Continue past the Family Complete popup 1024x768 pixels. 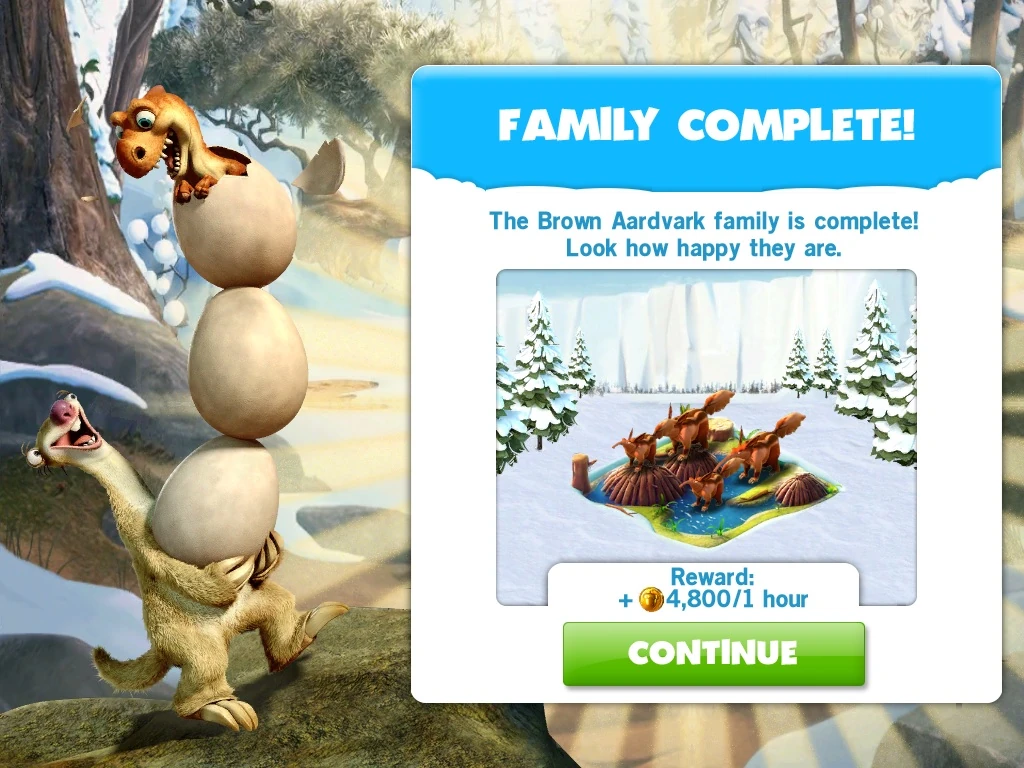click(x=713, y=653)
